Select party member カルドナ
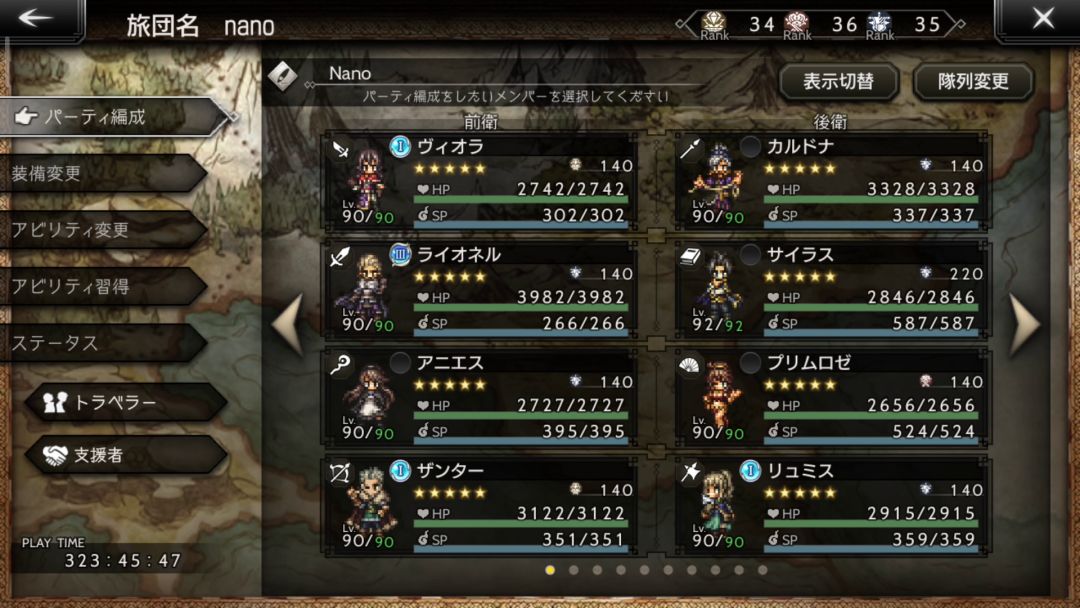 [832, 180]
